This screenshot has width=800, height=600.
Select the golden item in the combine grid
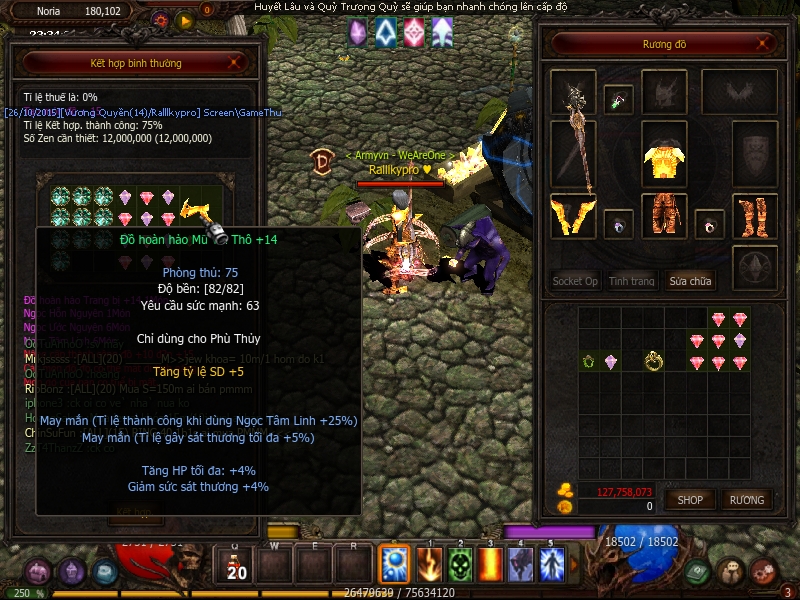(x=194, y=211)
